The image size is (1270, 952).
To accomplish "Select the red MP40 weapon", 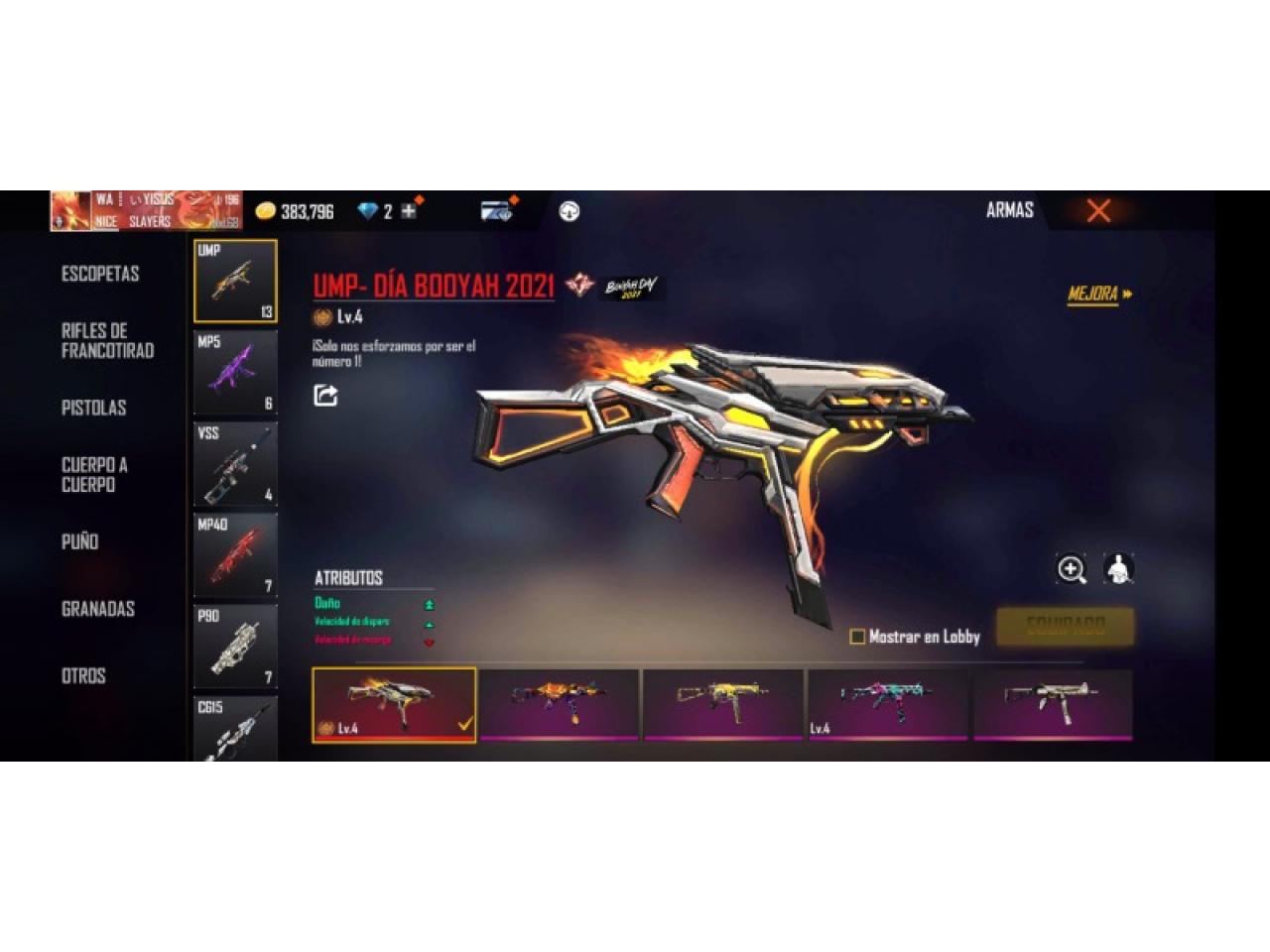I will tap(235, 554).
